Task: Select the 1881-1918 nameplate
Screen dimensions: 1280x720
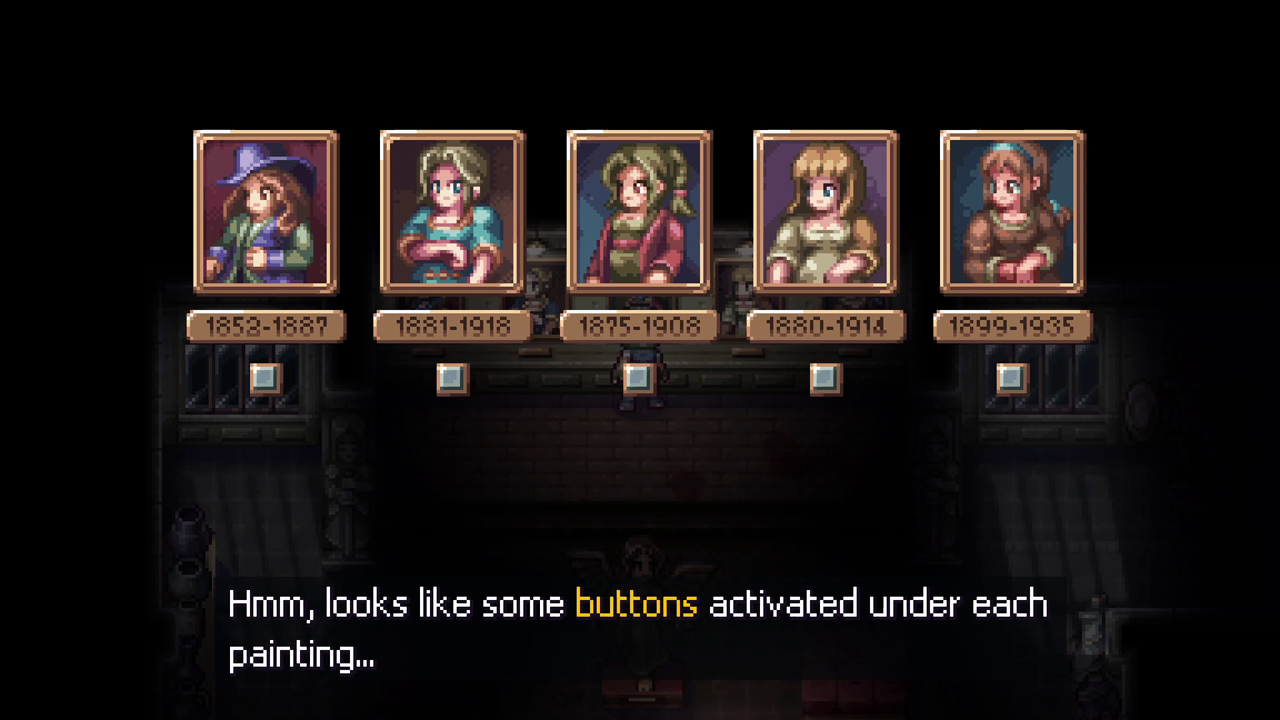Action: (452, 326)
